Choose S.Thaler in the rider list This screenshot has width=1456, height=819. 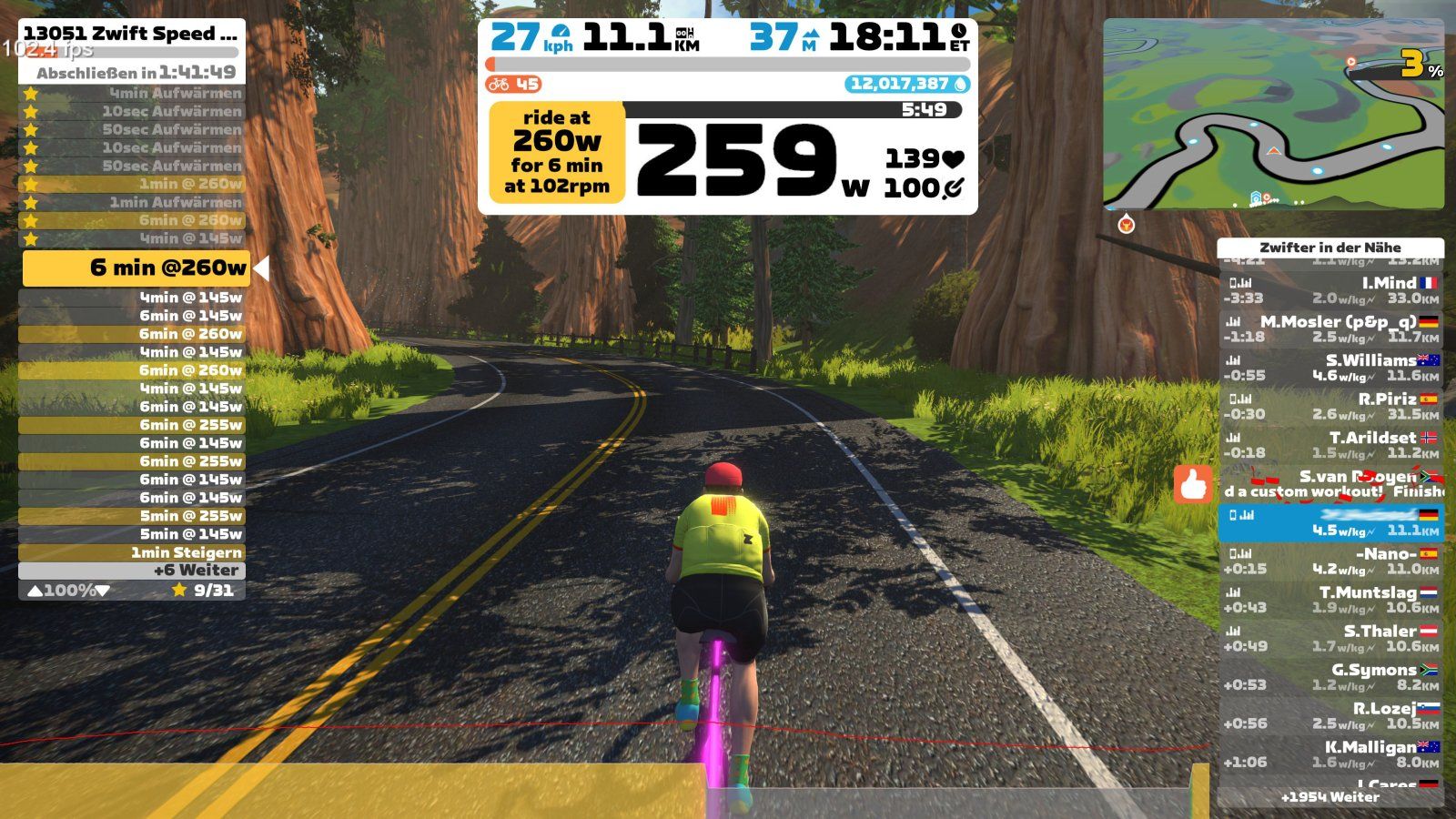point(1330,638)
